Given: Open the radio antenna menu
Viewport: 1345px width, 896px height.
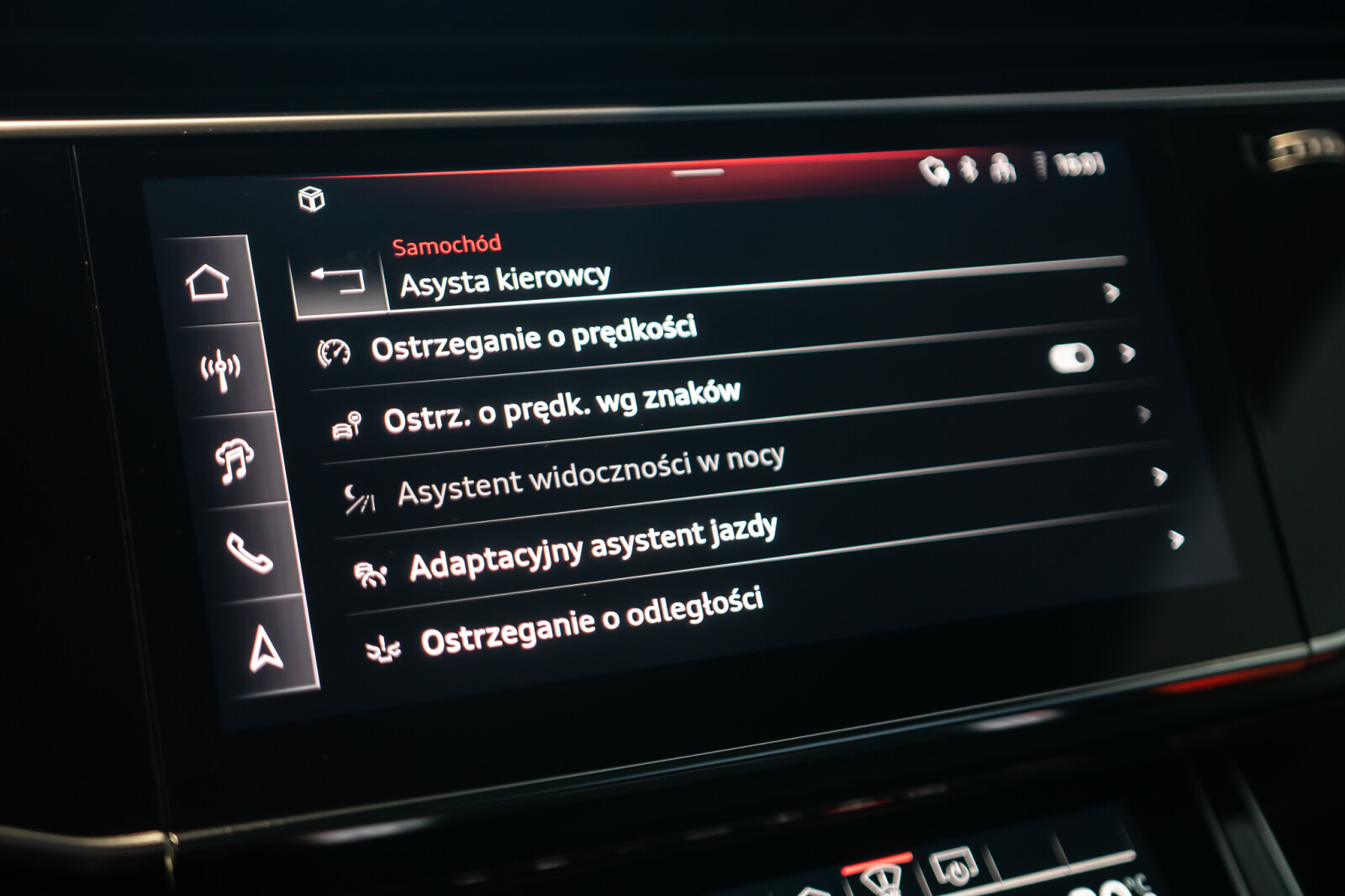Looking at the screenshot, I should point(220,369).
